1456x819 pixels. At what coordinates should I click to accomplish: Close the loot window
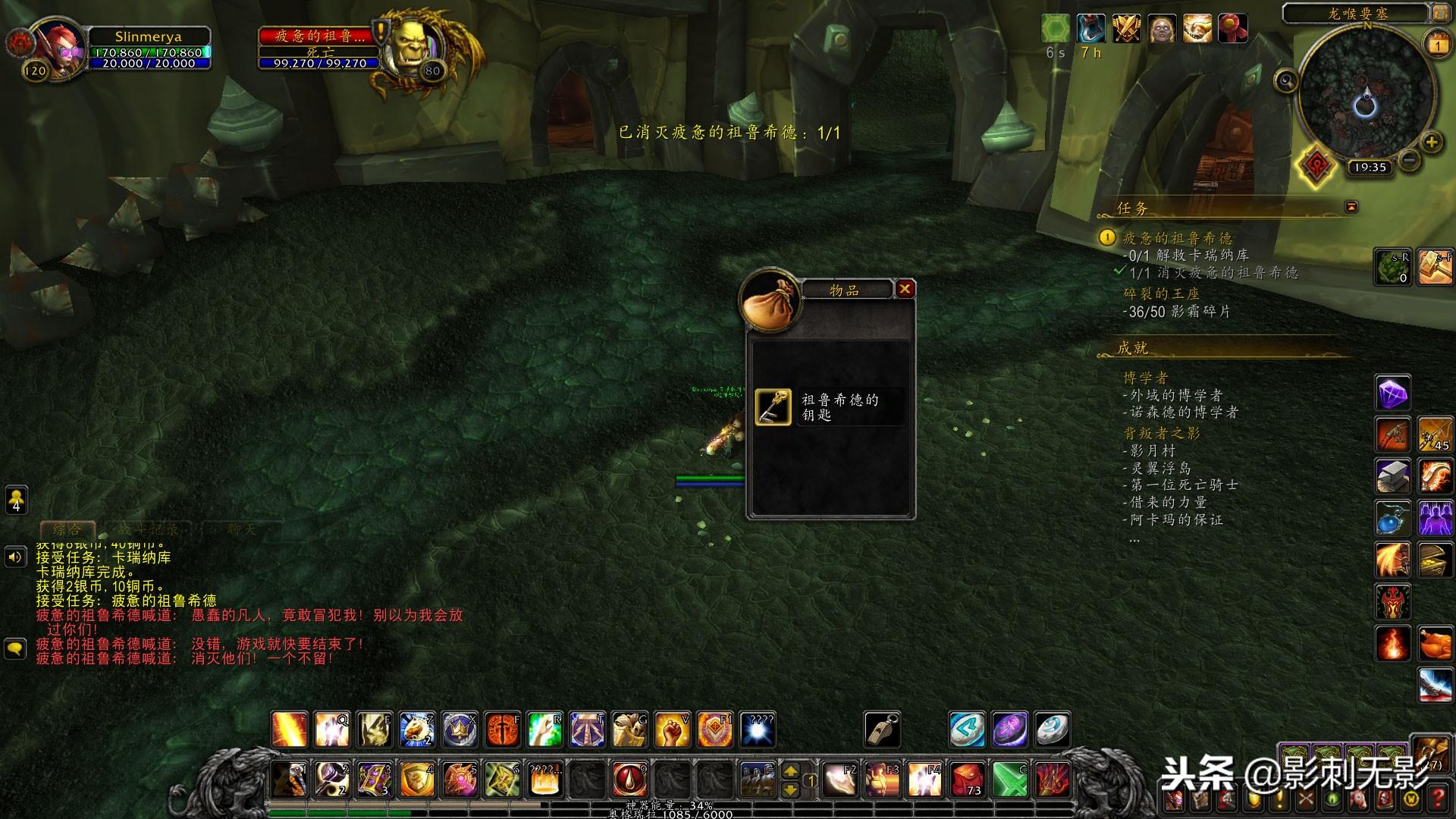[x=905, y=289]
